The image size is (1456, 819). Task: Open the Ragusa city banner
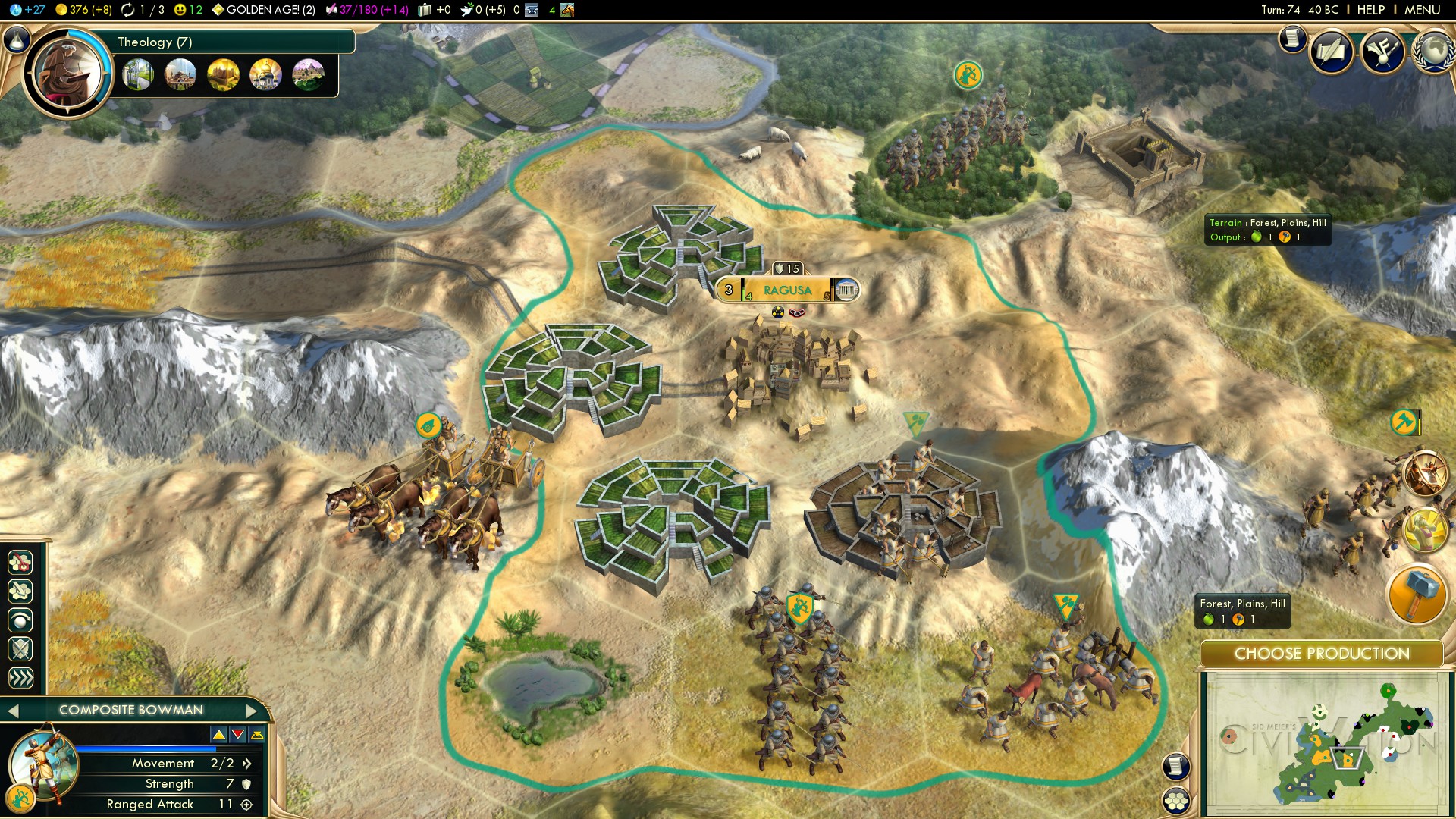click(787, 290)
